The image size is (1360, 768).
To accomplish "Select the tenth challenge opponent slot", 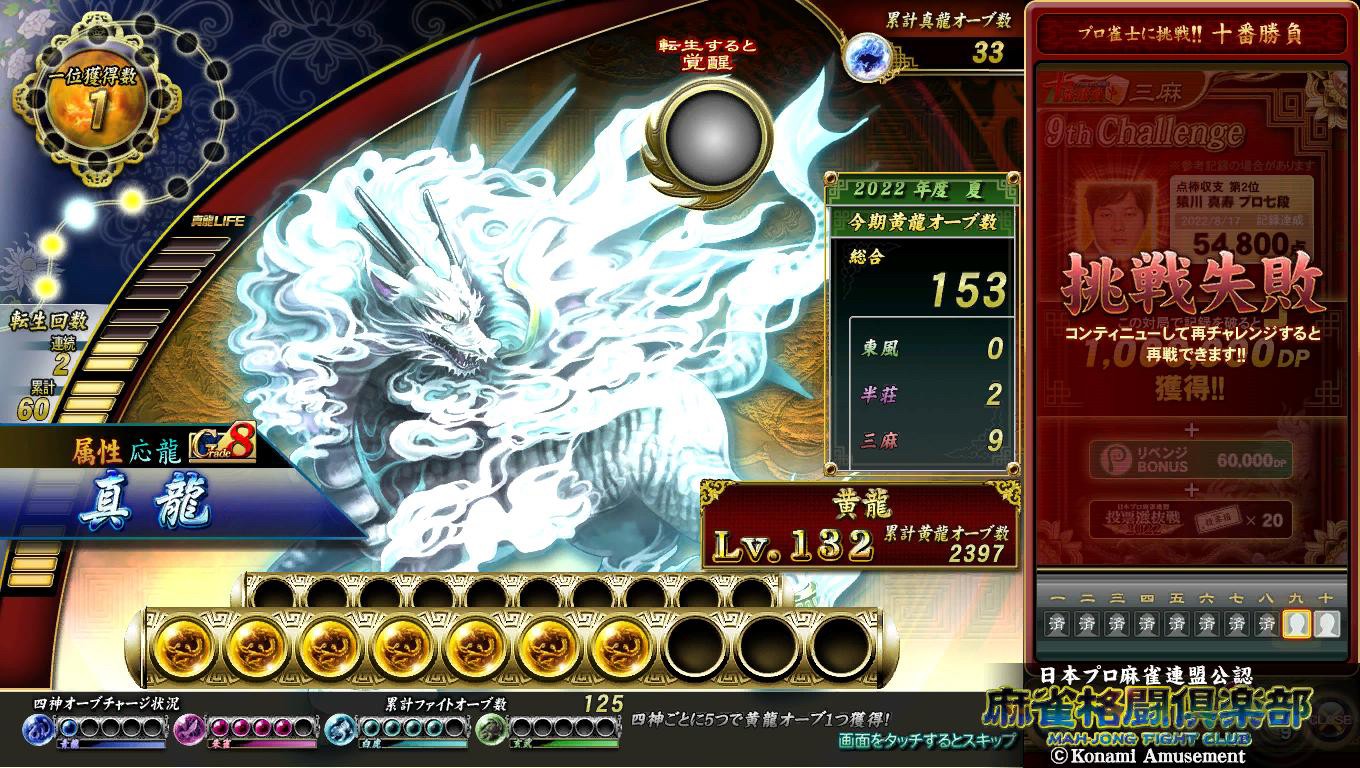I will pos(1326,625).
